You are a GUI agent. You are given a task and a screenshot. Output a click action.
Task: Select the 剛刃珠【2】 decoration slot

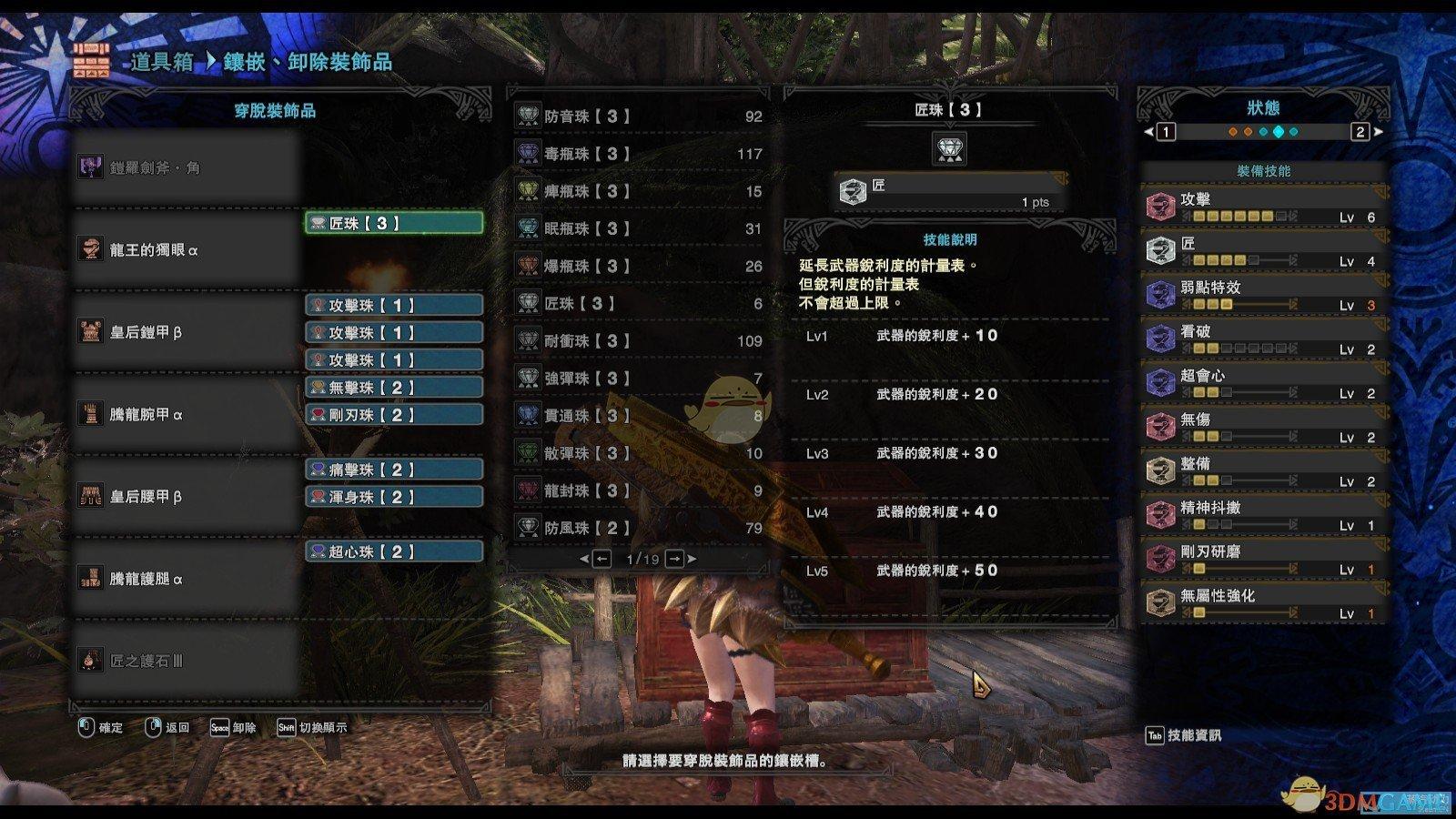click(393, 415)
